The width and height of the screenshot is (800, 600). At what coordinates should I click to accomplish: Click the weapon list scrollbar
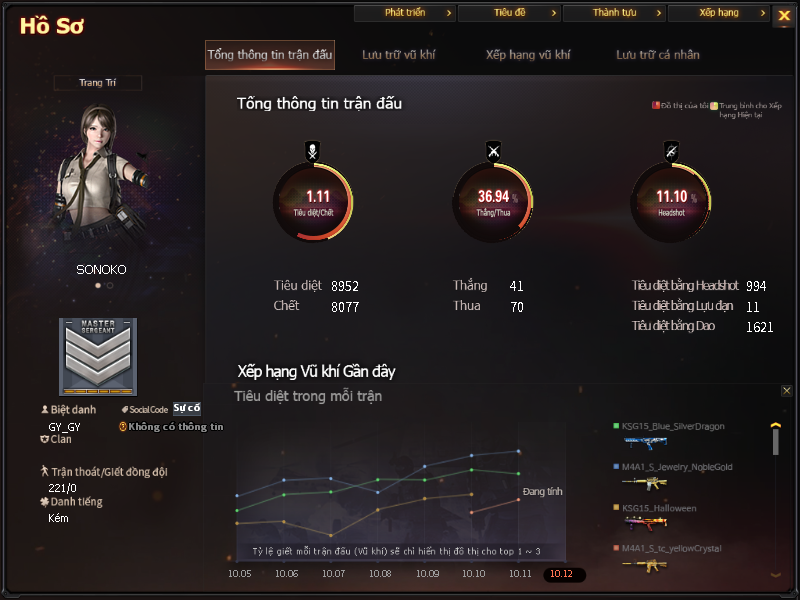point(775,440)
